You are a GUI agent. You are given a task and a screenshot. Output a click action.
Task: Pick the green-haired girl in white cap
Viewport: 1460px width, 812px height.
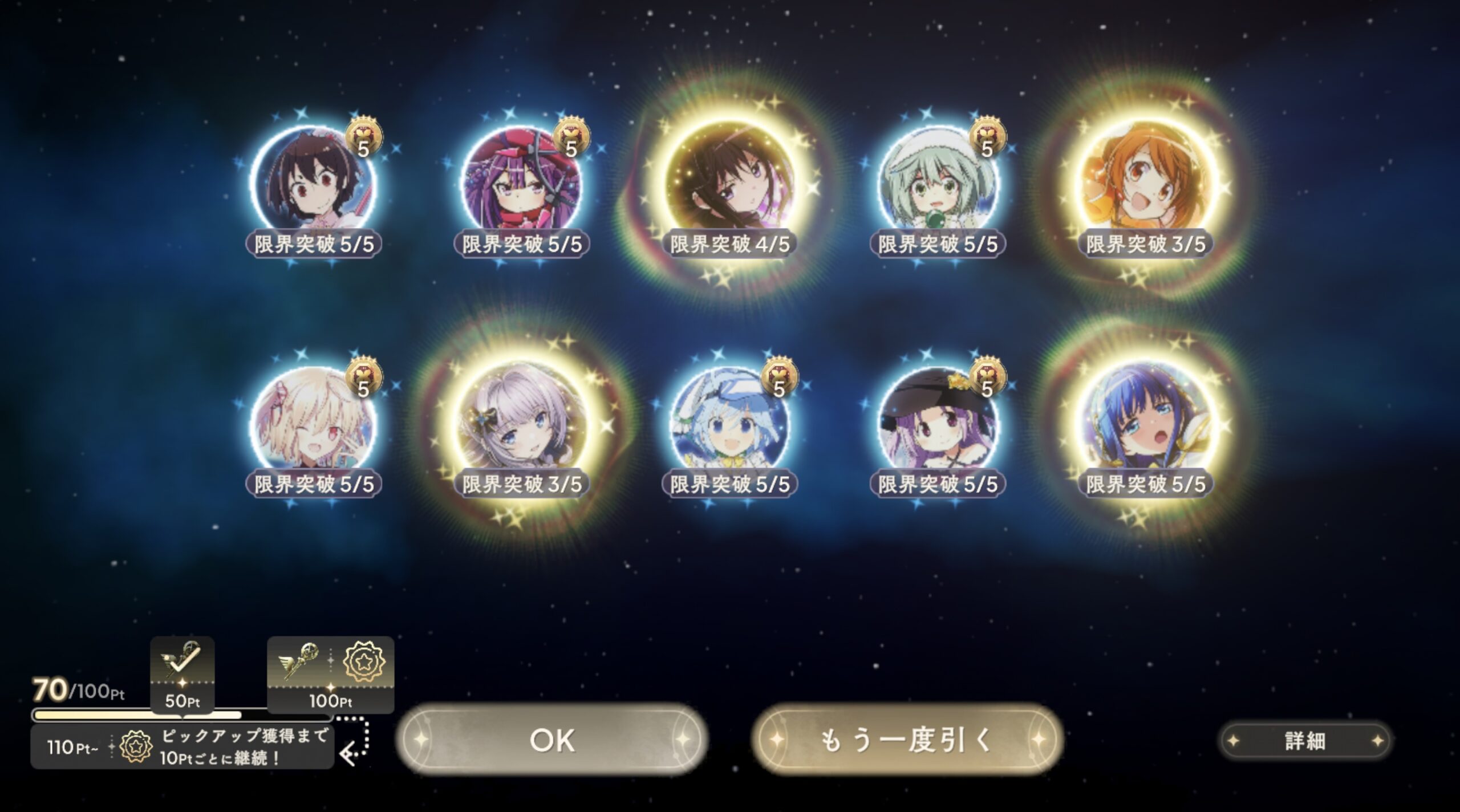click(938, 182)
